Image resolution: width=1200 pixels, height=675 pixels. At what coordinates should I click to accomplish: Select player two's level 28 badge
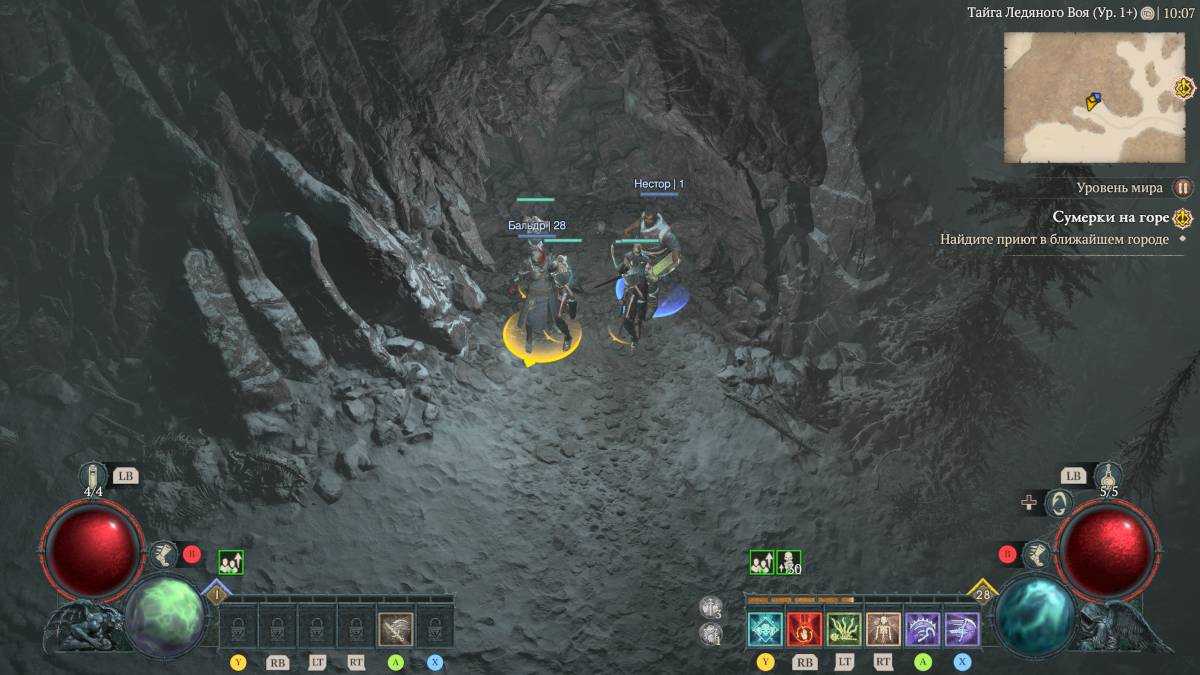[982, 594]
